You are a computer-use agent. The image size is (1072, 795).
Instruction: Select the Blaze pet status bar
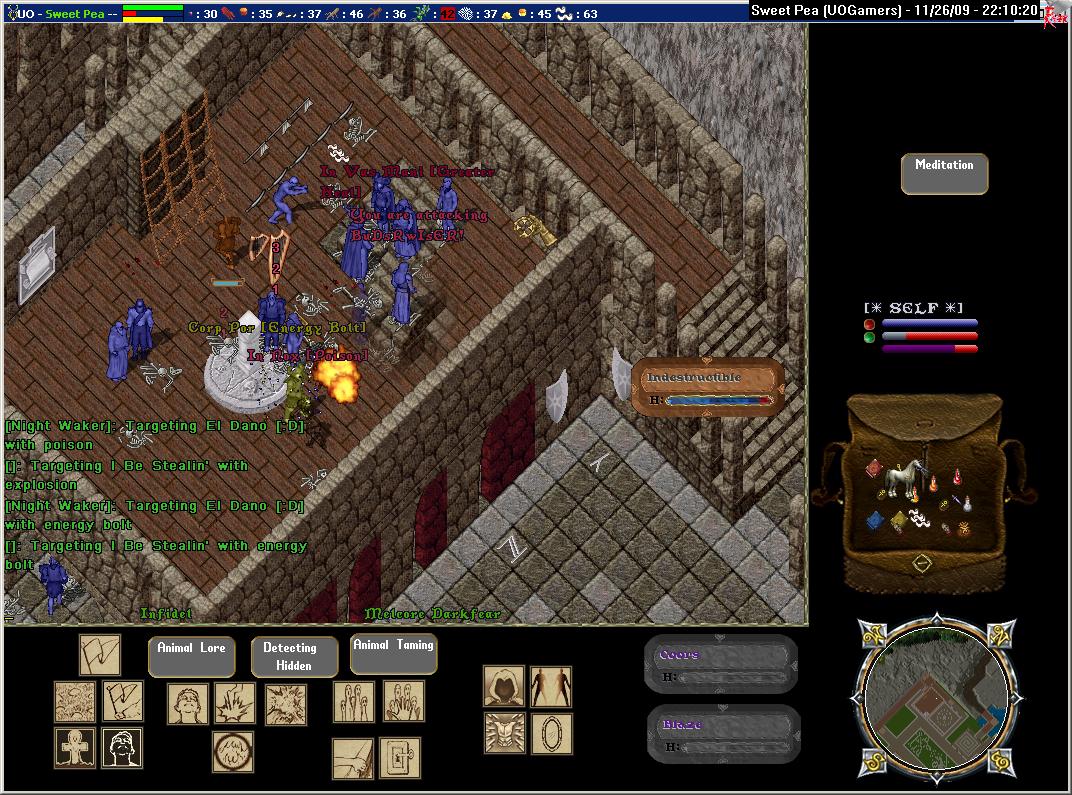[722, 735]
